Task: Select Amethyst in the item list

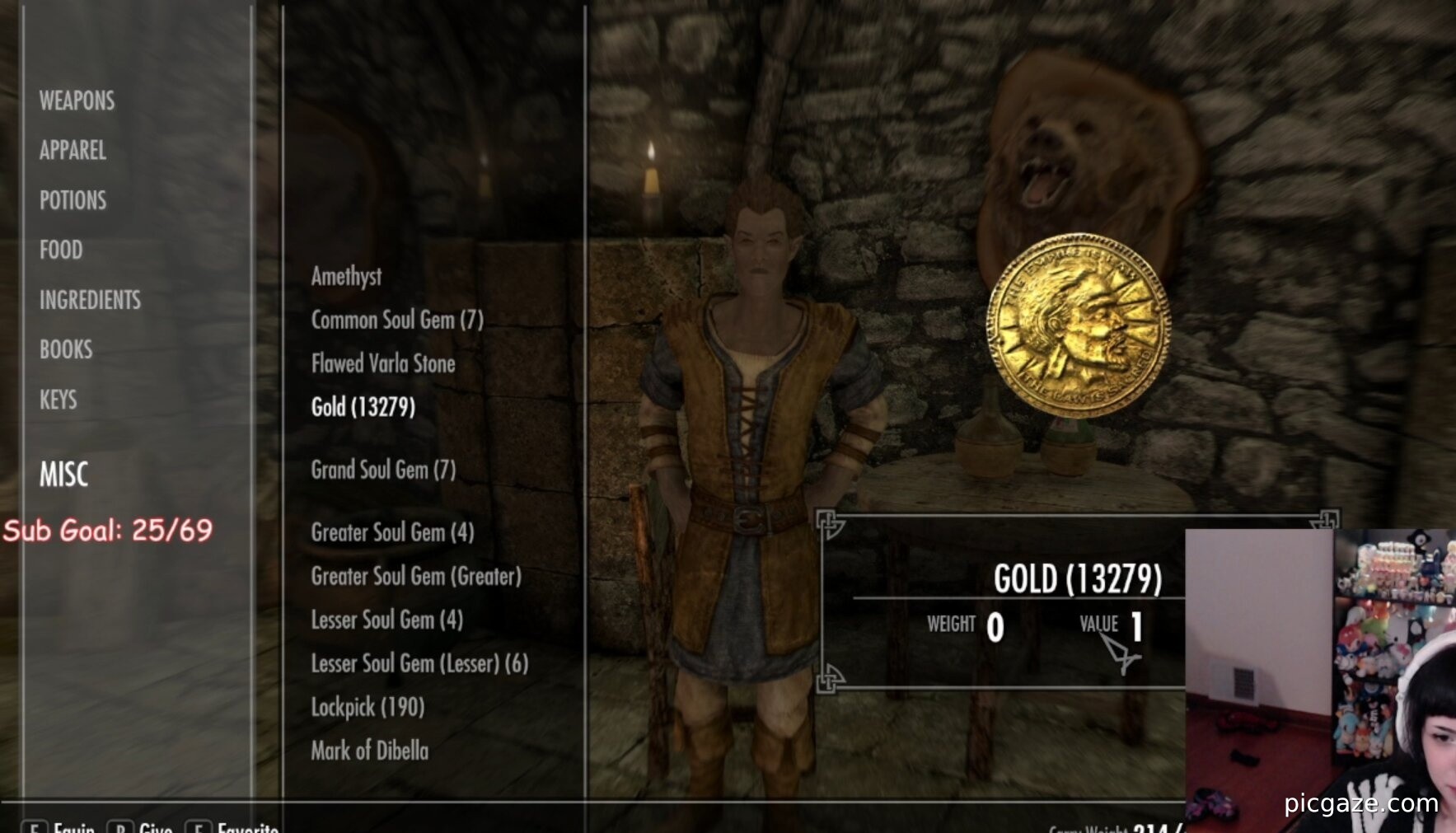Action: pyautogui.click(x=346, y=276)
